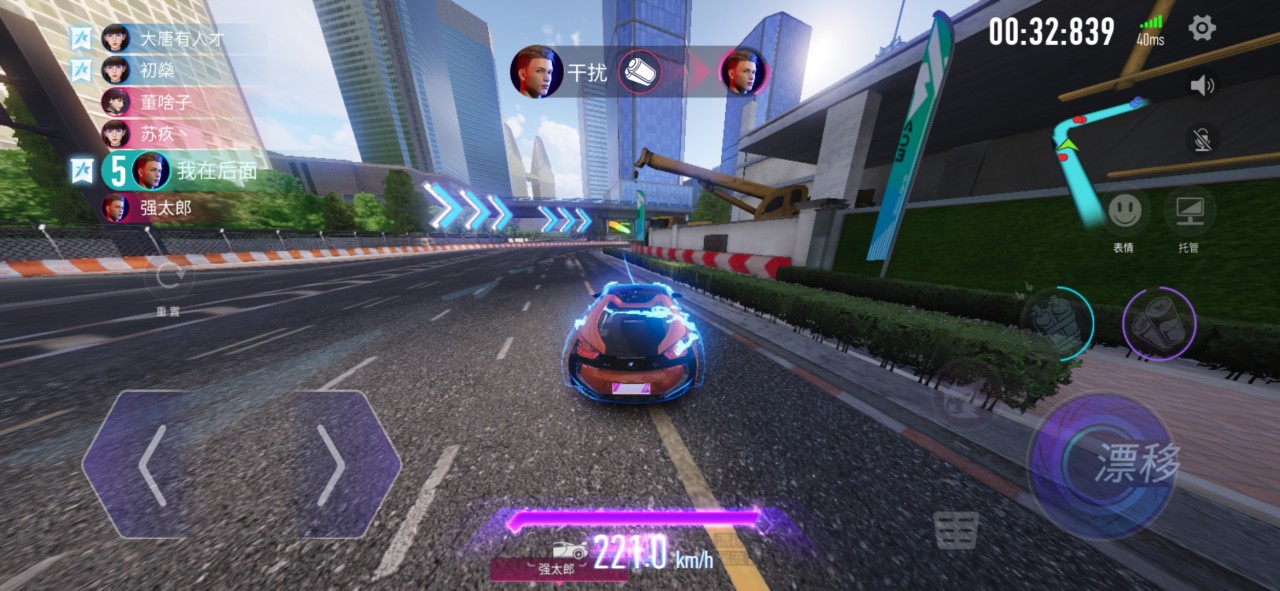The image size is (1280, 591).
Task: Toggle the muted microphone icon
Action: (x=1202, y=139)
